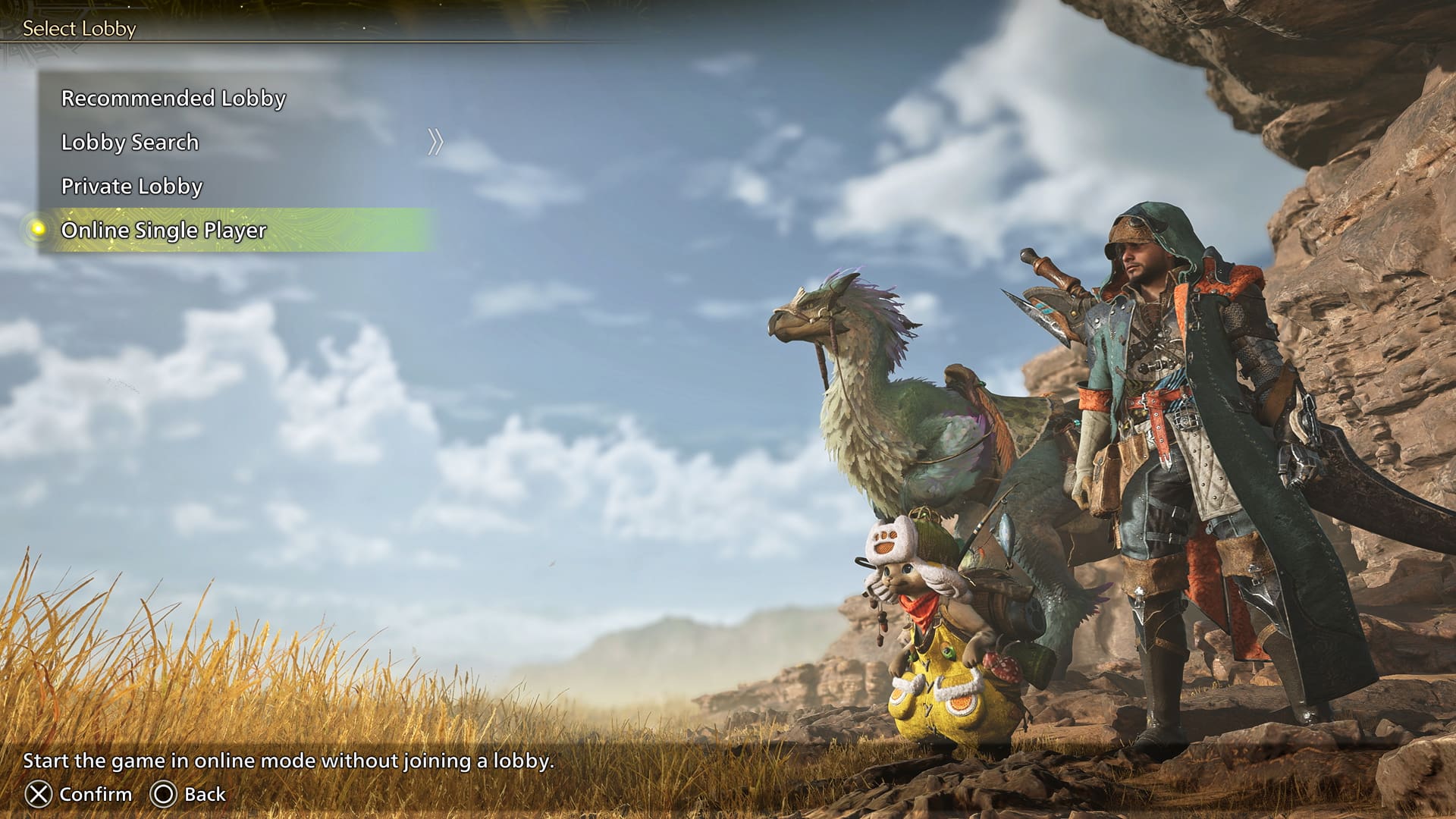The width and height of the screenshot is (1456, 819).
Task: Expand Lobby Search via its double-arrow
Action: (435, 142)
